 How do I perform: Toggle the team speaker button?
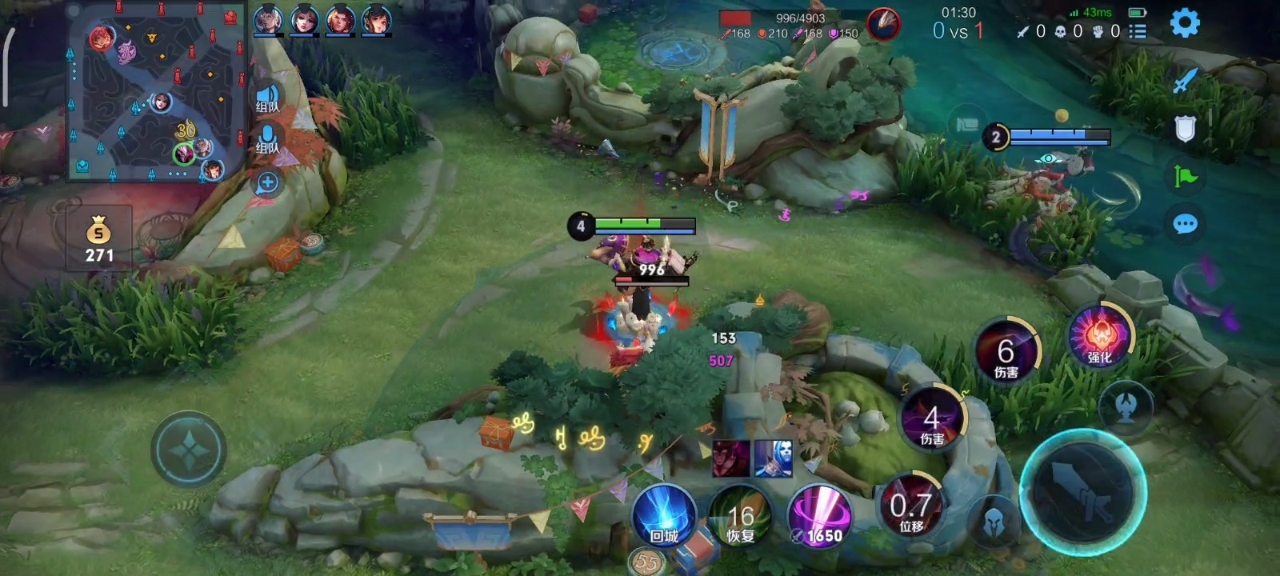pos(267,98)
